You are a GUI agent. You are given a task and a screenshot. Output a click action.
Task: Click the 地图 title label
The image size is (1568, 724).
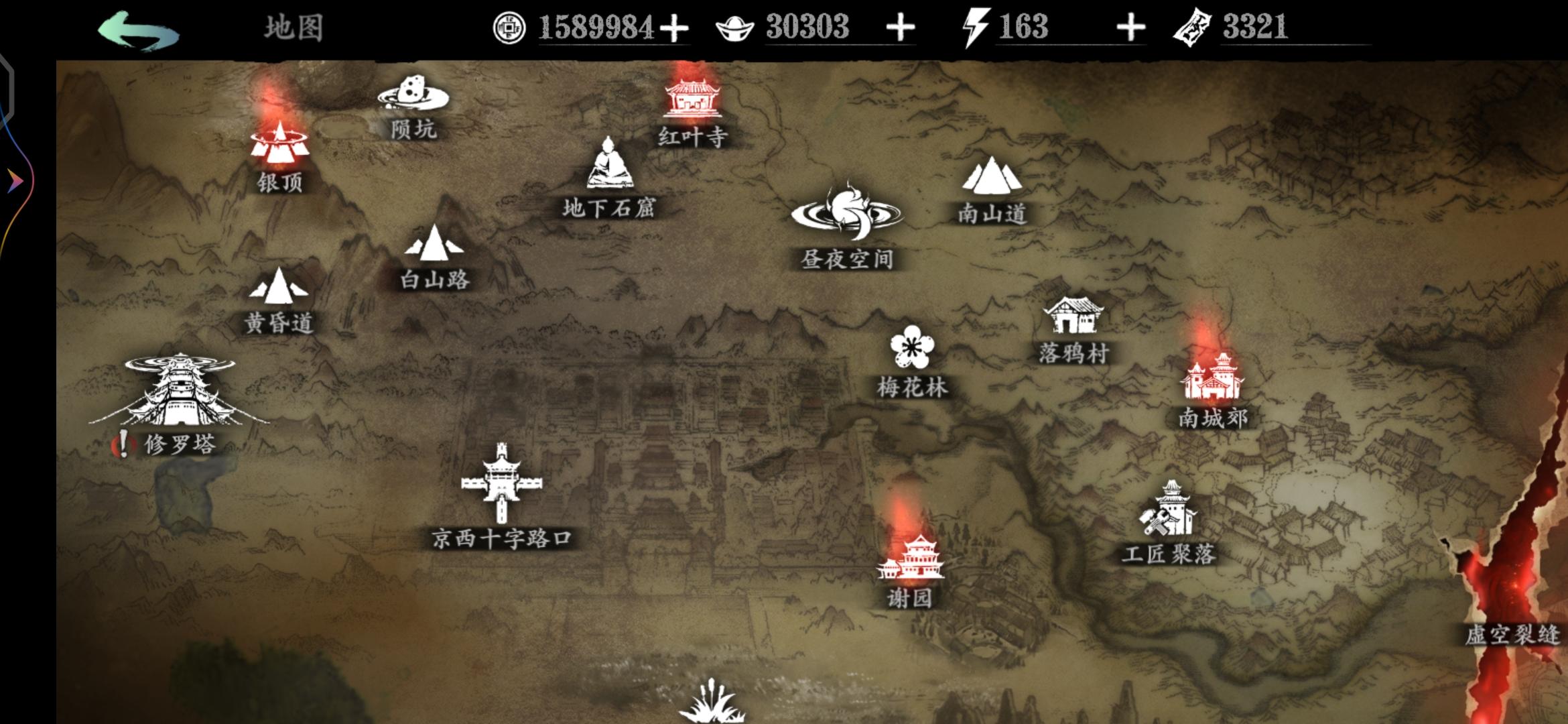pos(292,28)
